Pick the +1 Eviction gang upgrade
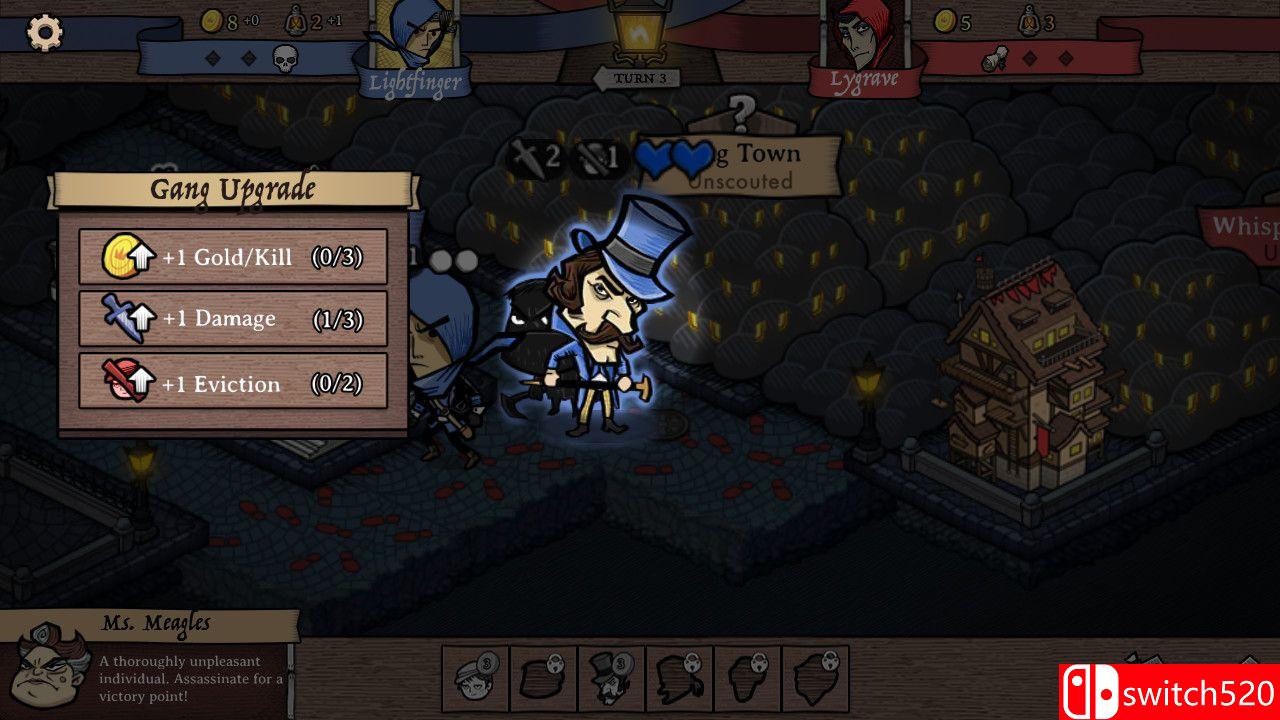This screenshot has width=1280, height=720. [233, 382]
